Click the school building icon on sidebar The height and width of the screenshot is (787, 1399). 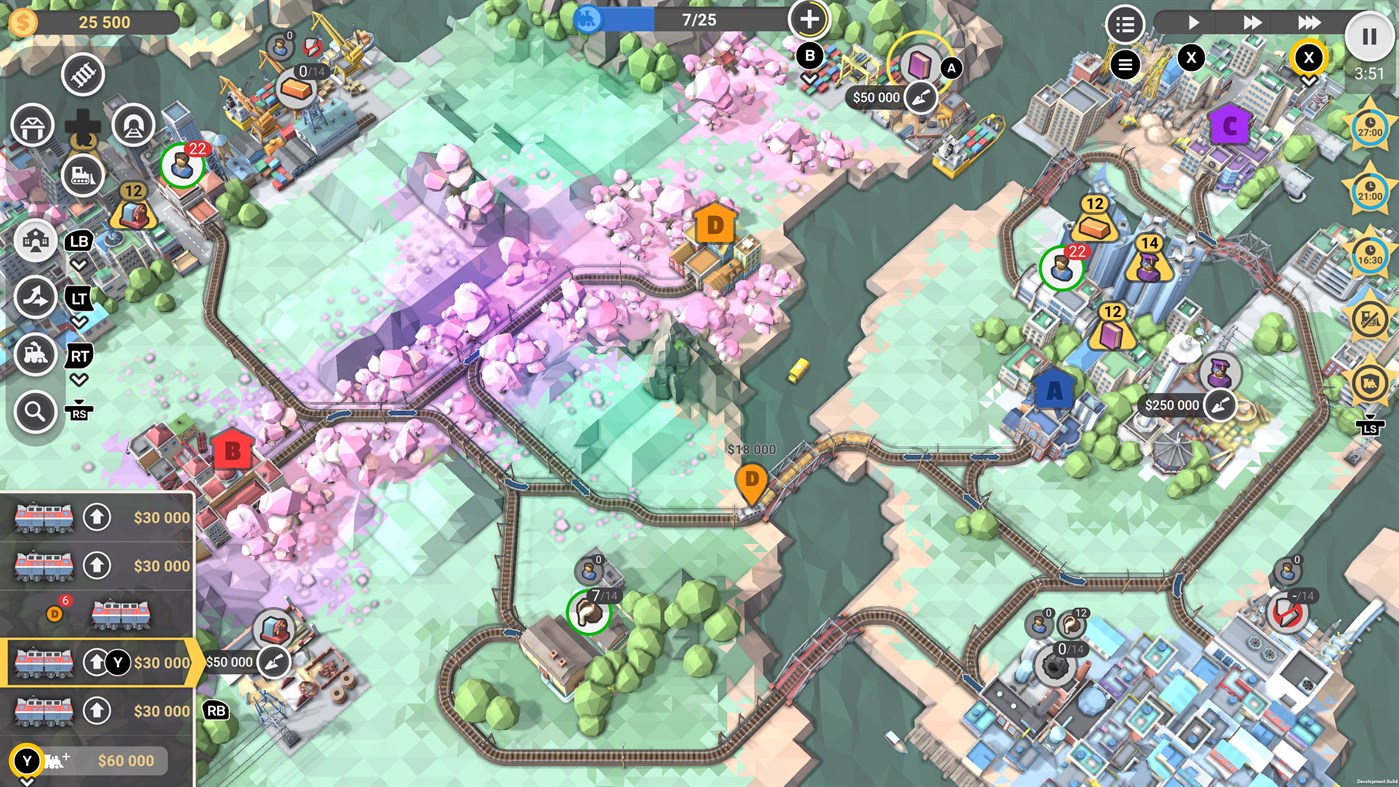pyautogui.click(x=35, y=240)
